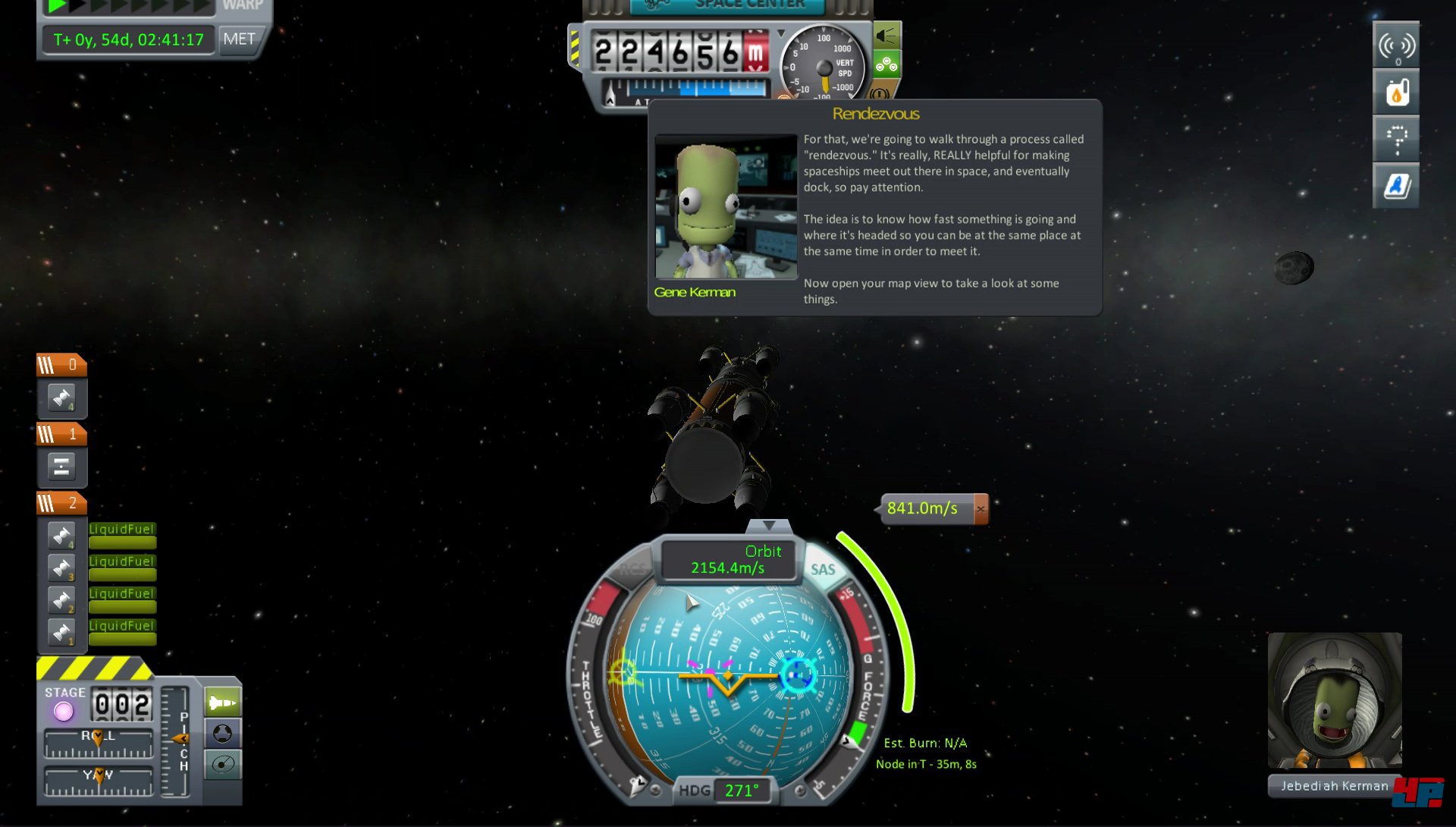Screen dimensions: 1456x827
Task: Open the comms network signal panel
Action: (1396, 46)
